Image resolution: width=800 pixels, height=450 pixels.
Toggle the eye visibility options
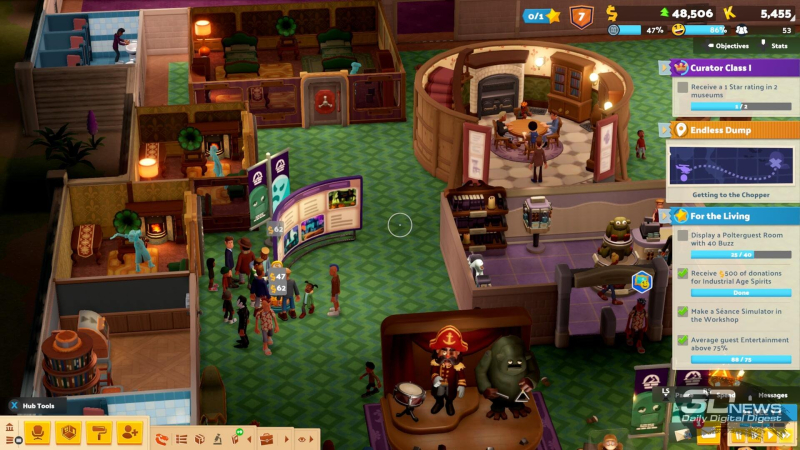click(301, 438)
